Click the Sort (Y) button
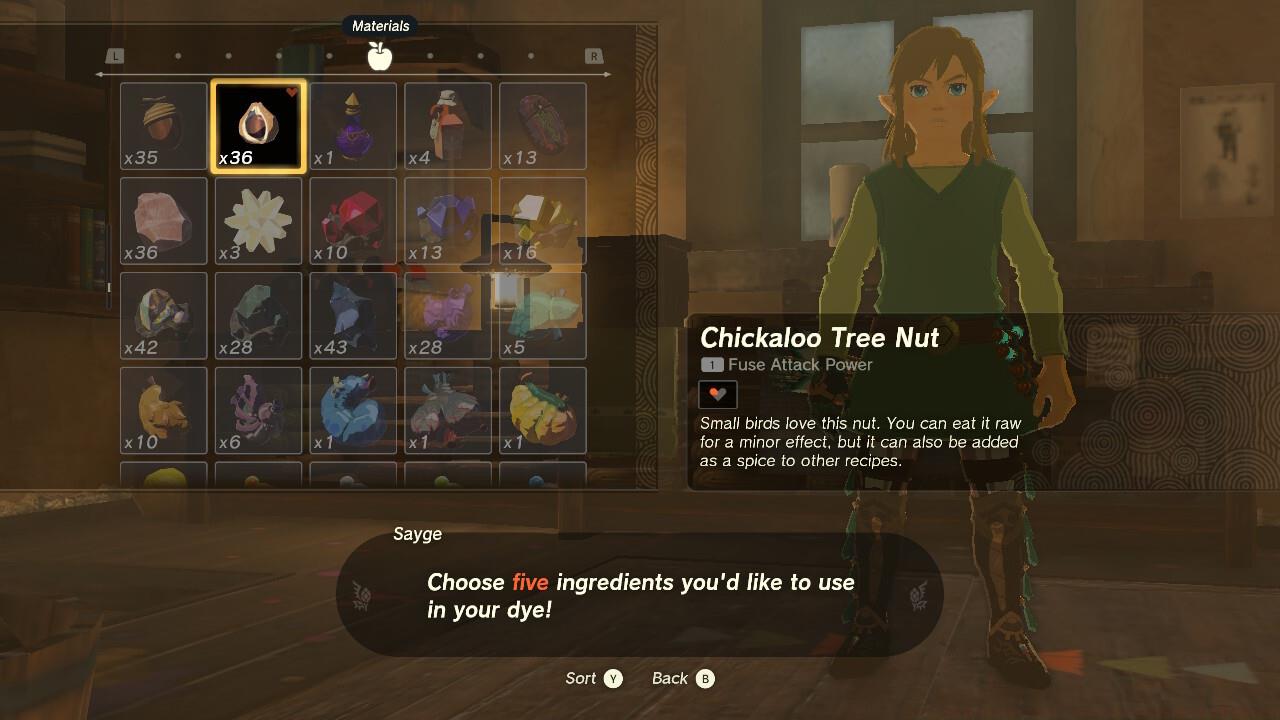The image size is (1280, 720). point(594,678)
